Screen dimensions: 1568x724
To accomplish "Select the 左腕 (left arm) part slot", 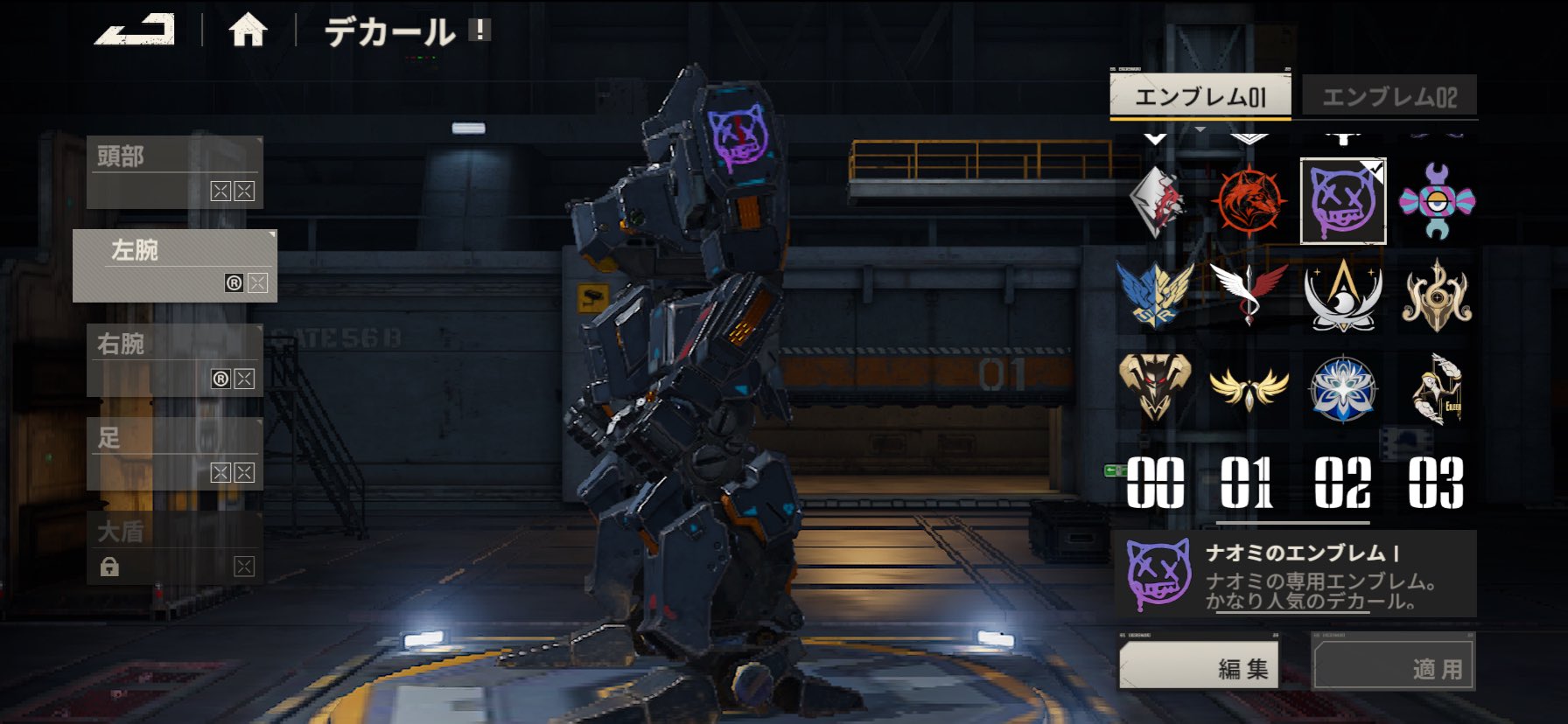I will click(174, 266).
